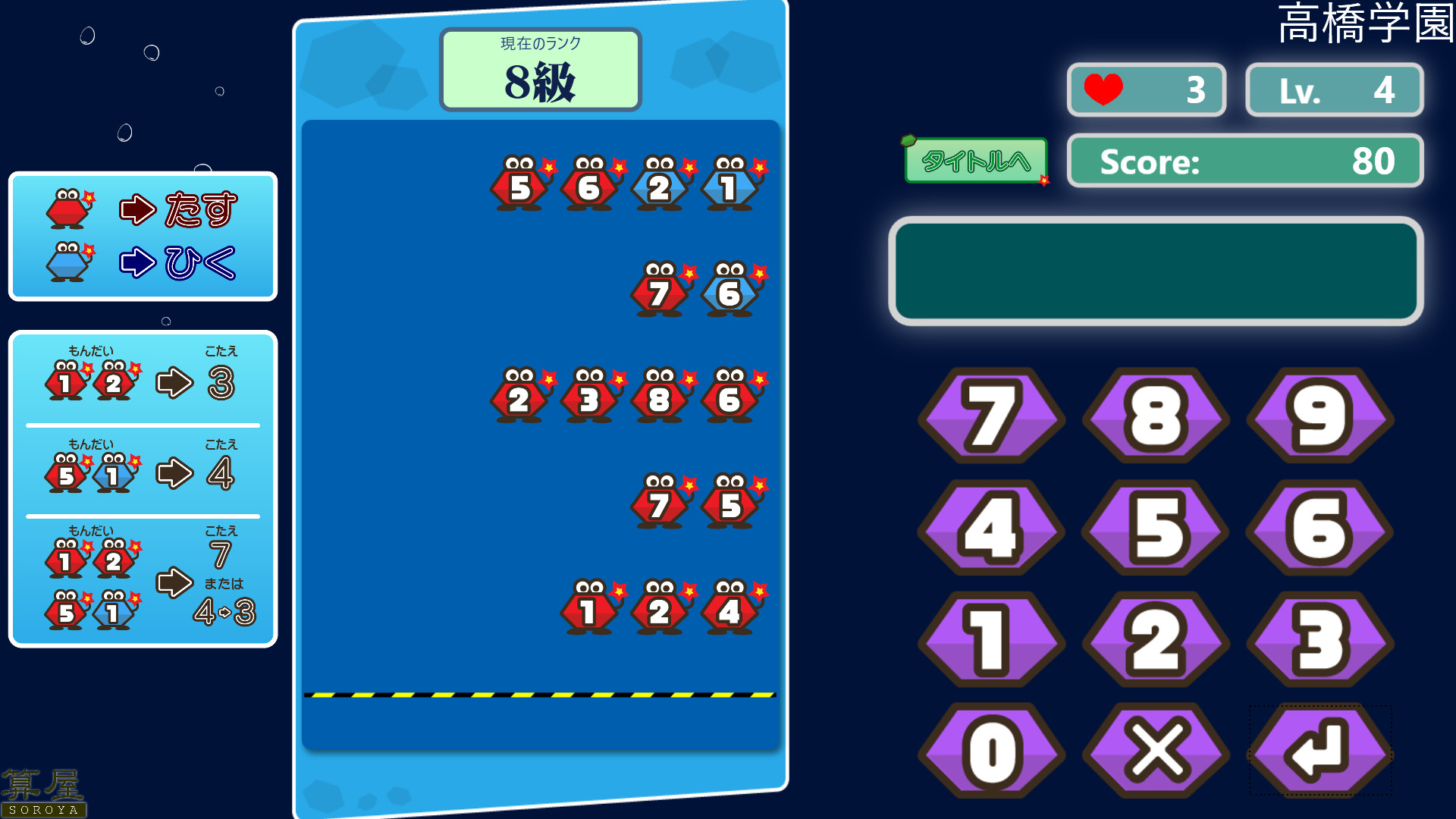Enter digit 4 on the keypad
The height and width of the screenshot is (819, 1456).
(x=991, y=528)
